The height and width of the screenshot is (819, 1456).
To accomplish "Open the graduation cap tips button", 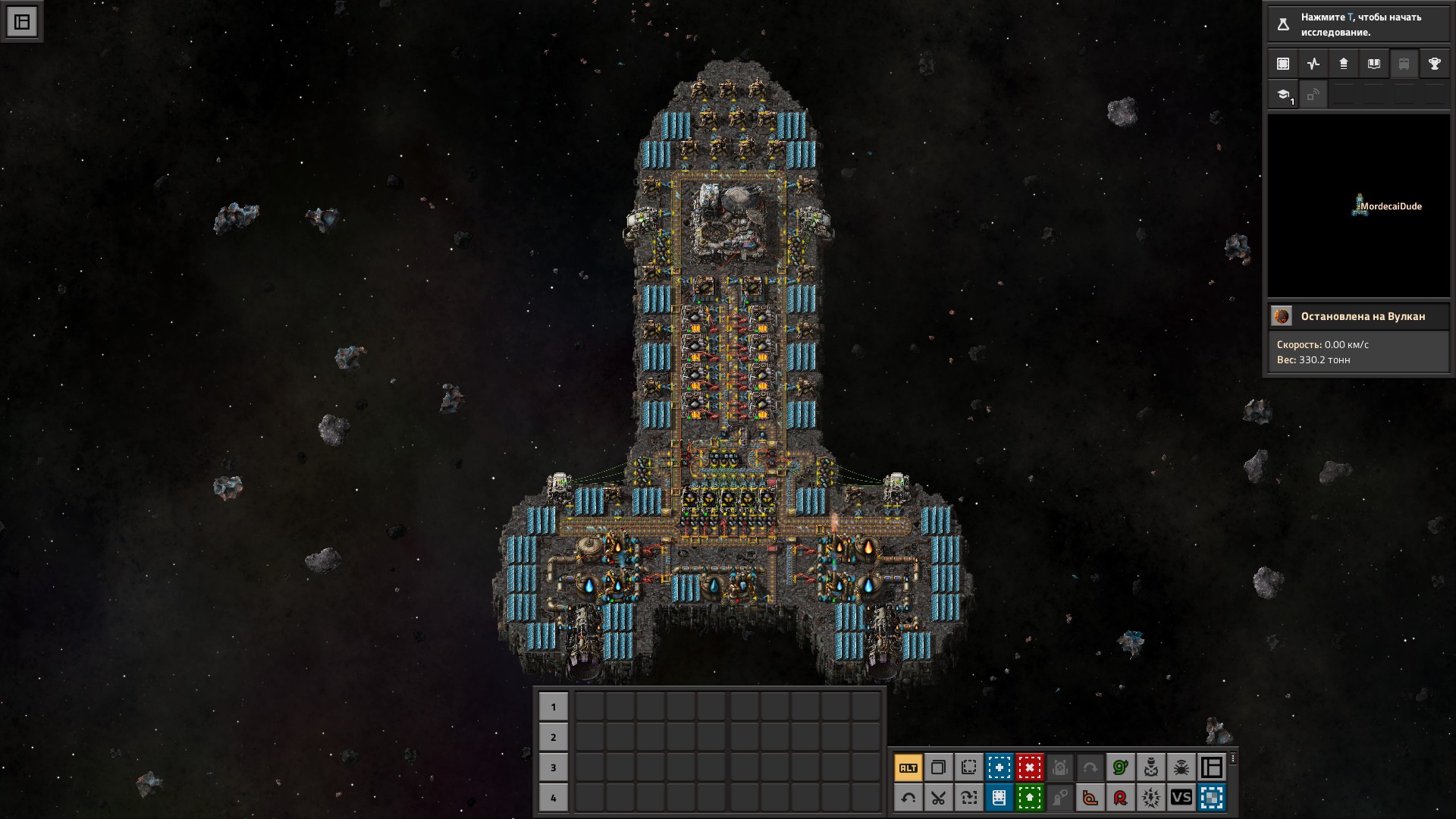I will pyautogui.click(x=1283, y=96).
